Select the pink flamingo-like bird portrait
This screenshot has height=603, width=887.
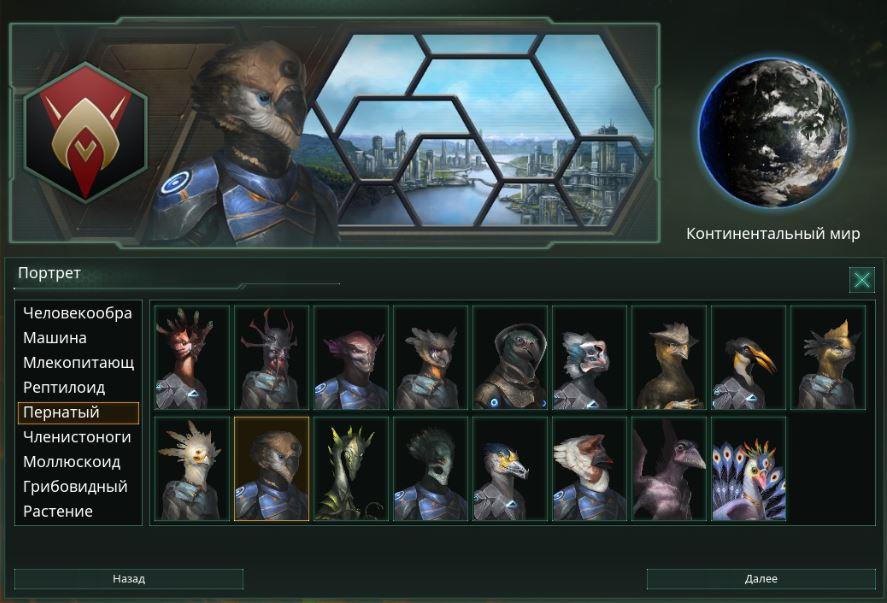coord(669,469)
